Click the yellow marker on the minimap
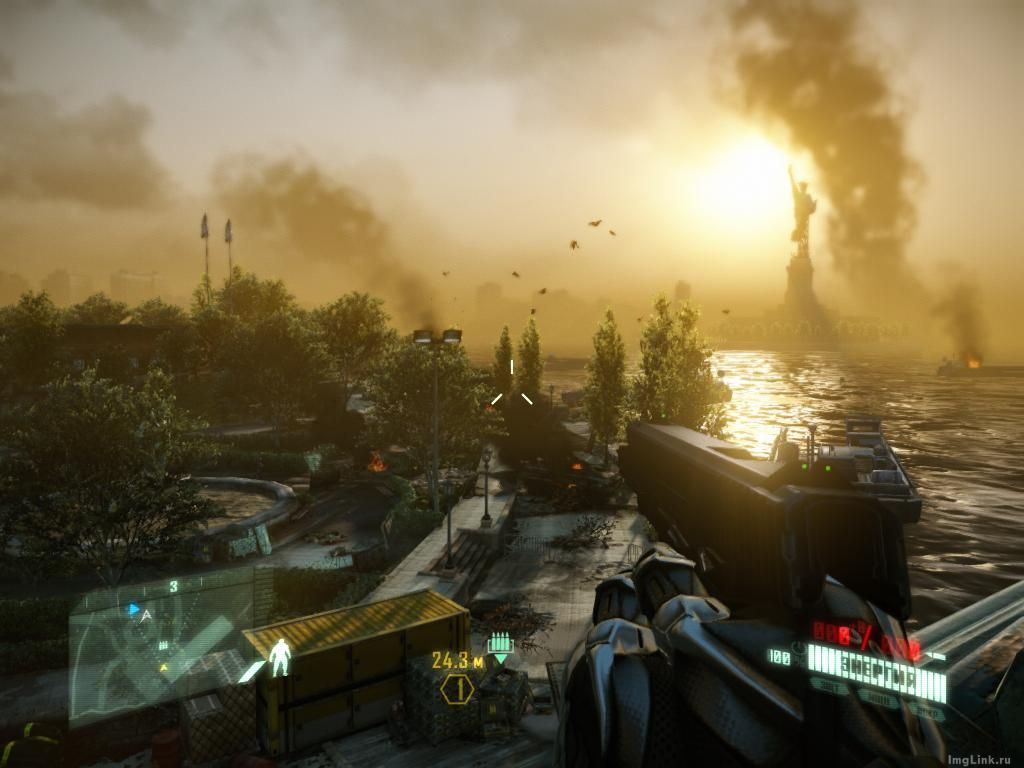The height and width of the screenshot is (768, 1024). (x=165, y=665)
